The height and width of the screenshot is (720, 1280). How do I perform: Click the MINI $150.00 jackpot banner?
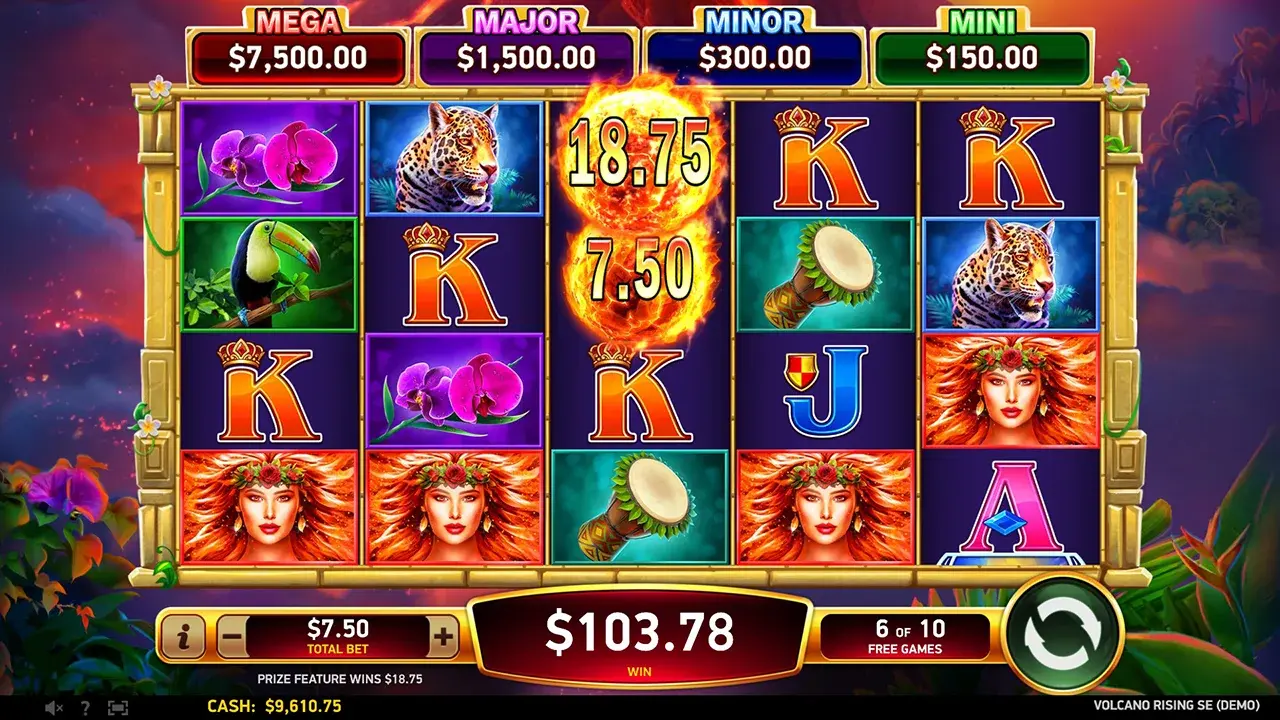pyautogui.click(x=982, y=48)
